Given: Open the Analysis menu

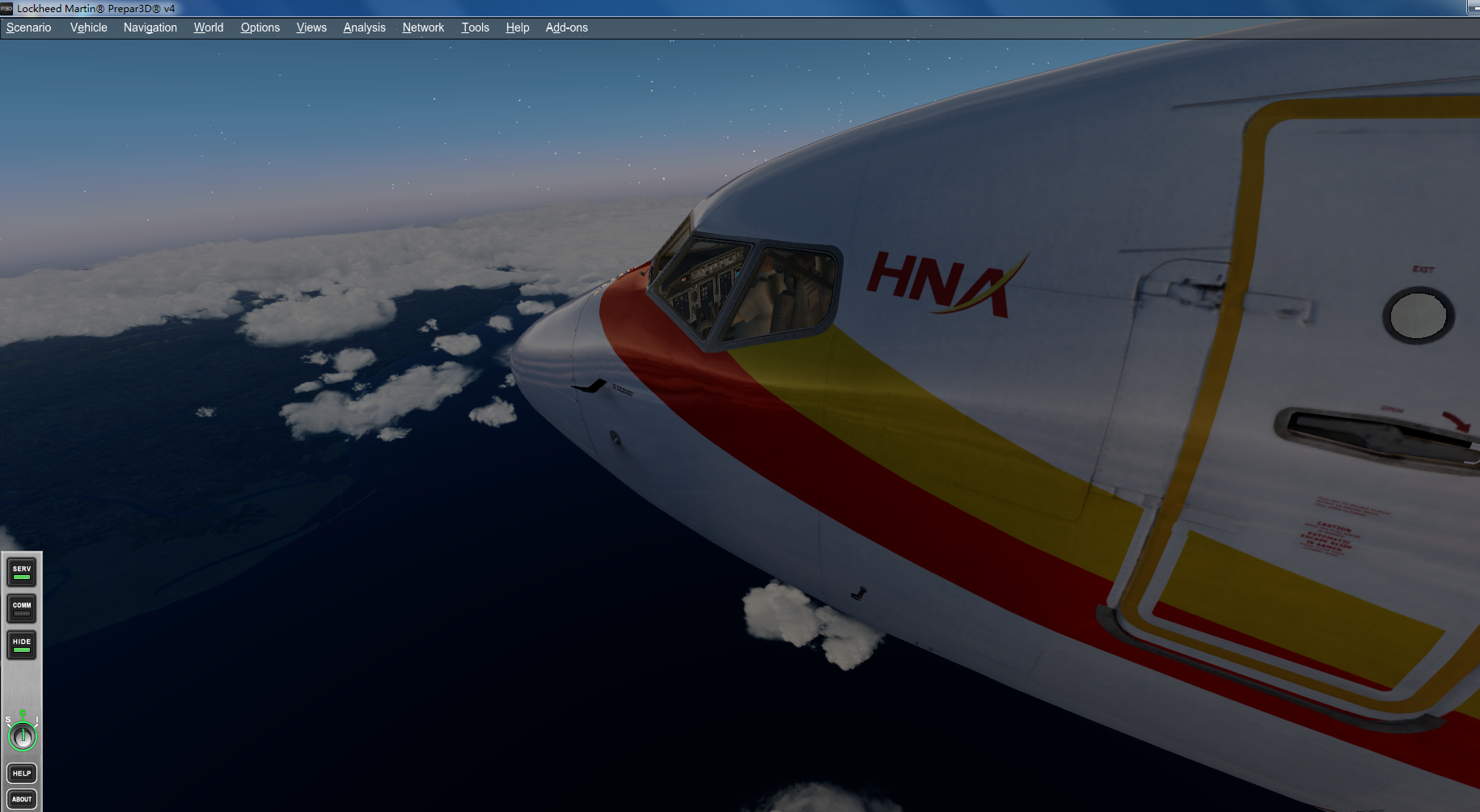Looking at the screenshot, I should point(364,27).
